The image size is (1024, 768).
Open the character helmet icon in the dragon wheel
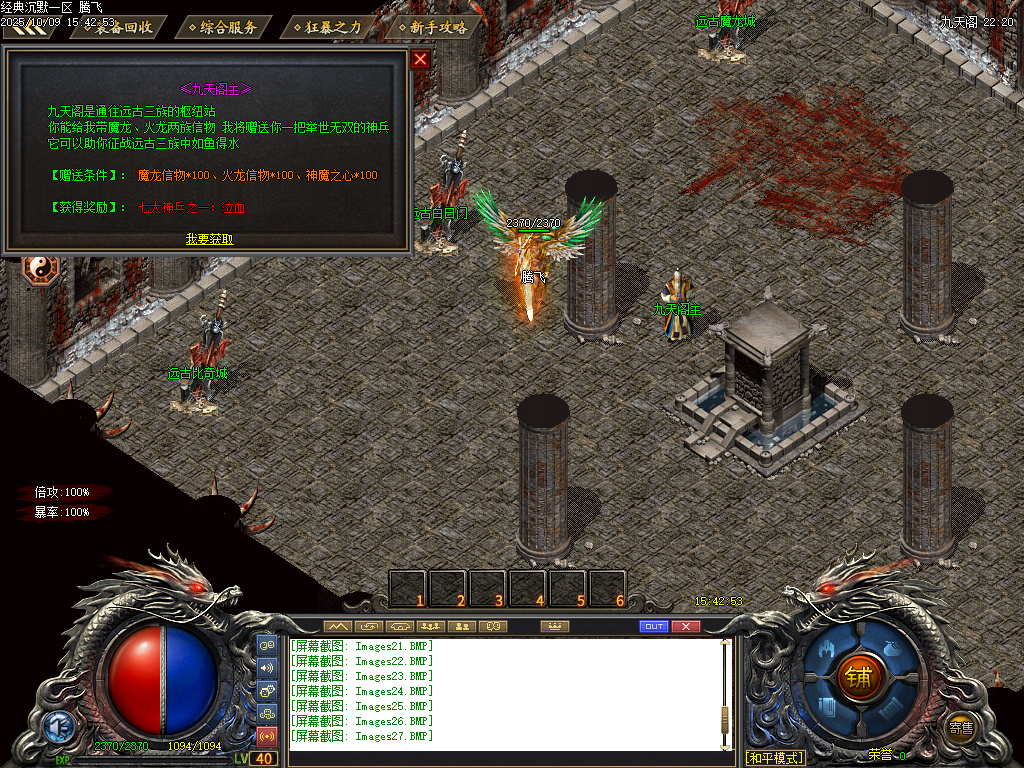coord(828,650)
